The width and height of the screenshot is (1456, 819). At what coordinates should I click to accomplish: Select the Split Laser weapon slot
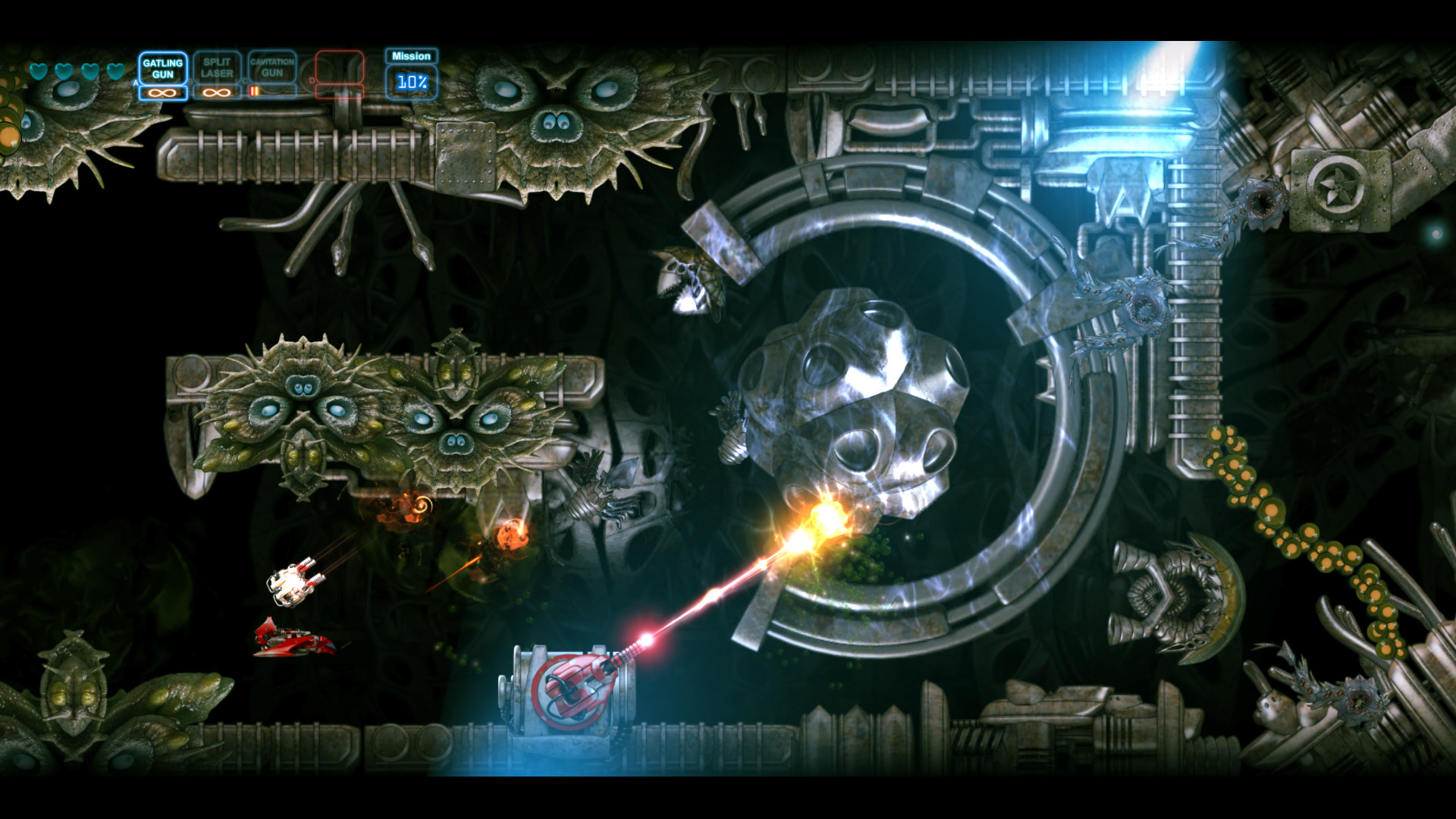click(x=217, y=68)
